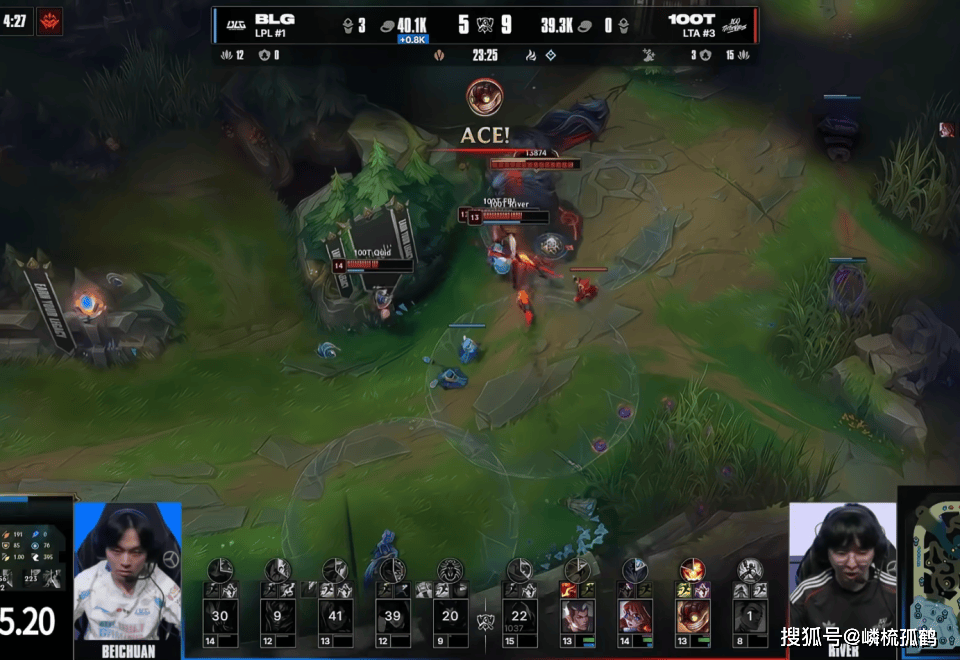The width and height of the screenshot is (960, 660).
Task: Click the minimap
Action: click(x=930, y=575)
